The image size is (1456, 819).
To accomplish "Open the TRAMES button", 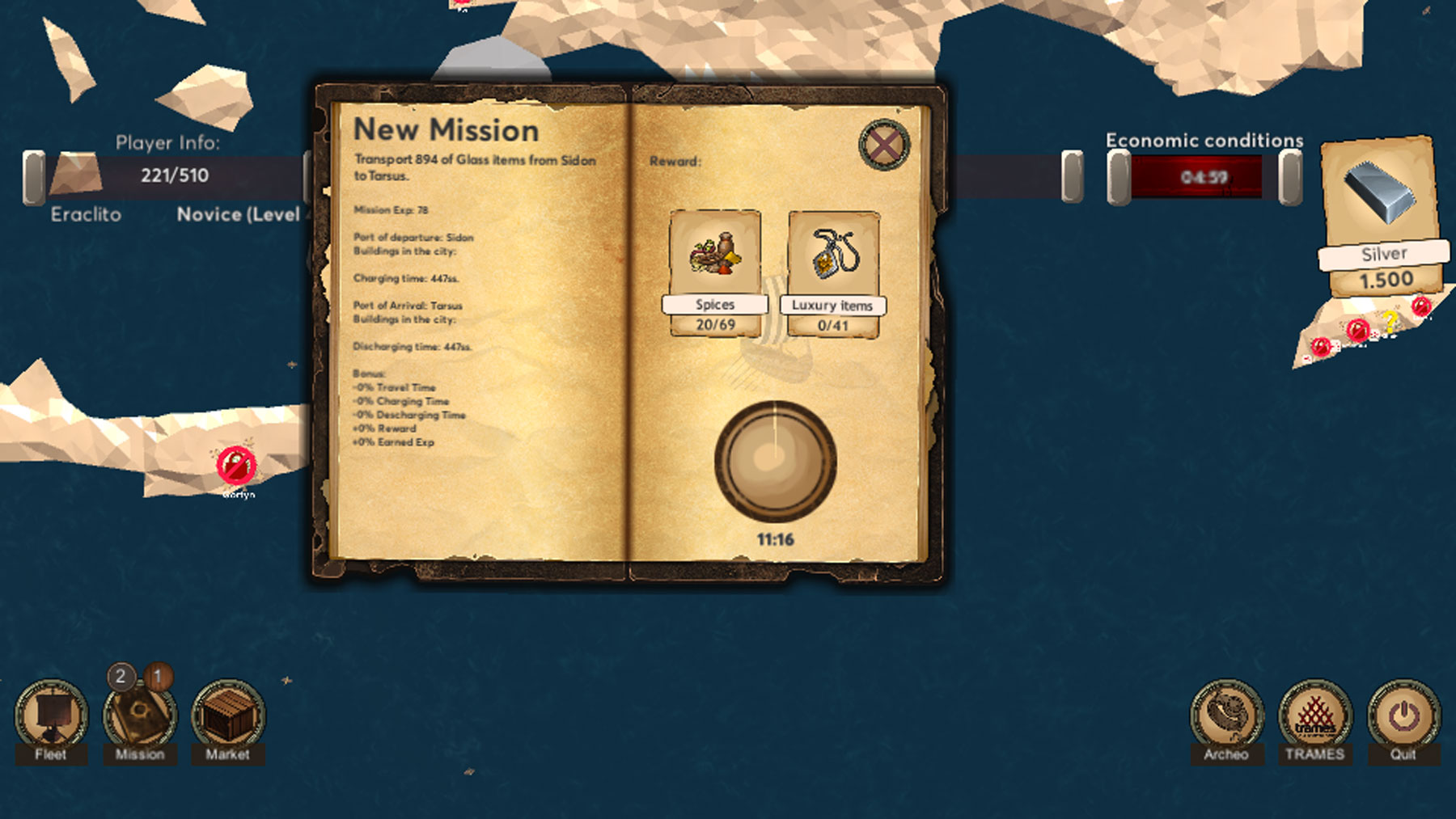I will pos(1315,716).
